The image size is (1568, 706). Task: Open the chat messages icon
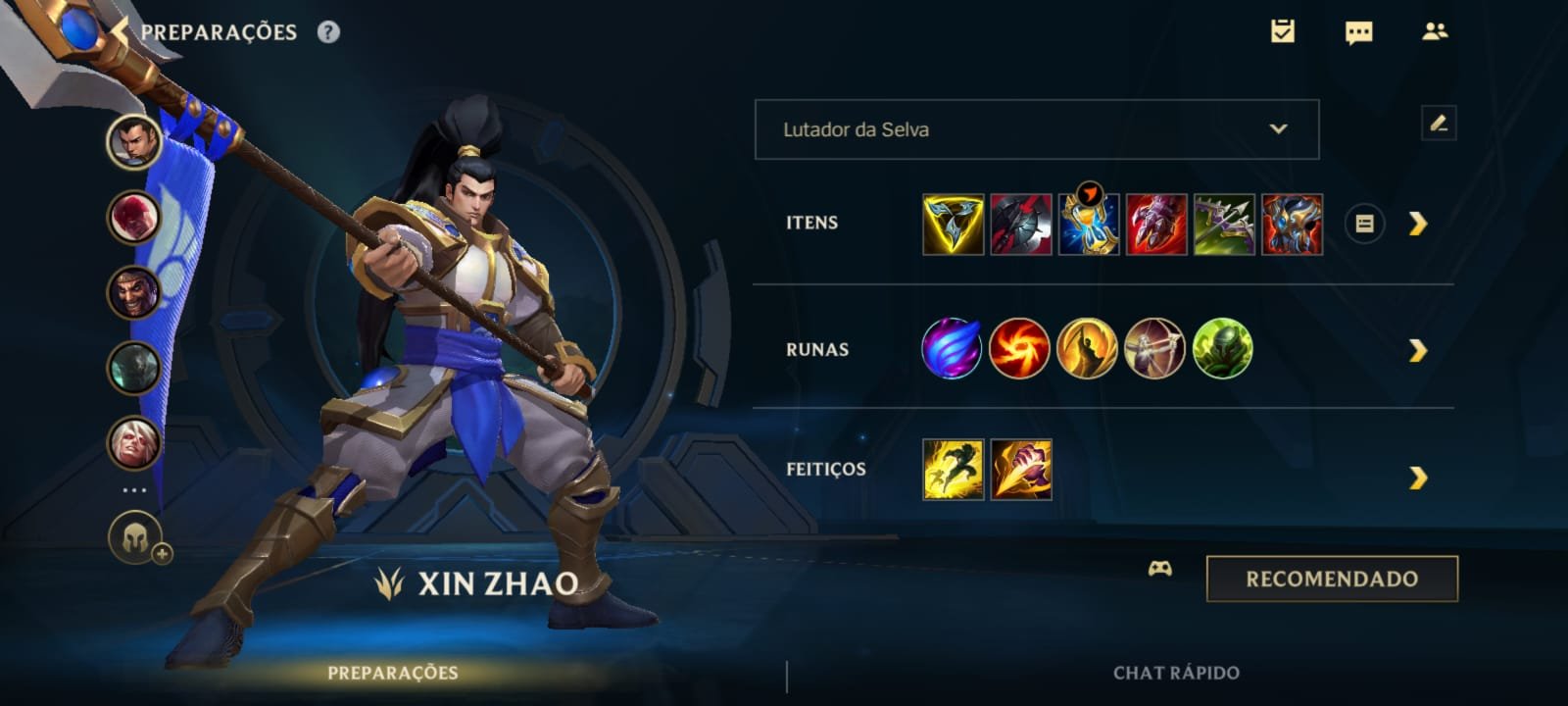pyautogui.click(x=1360, y=32)
